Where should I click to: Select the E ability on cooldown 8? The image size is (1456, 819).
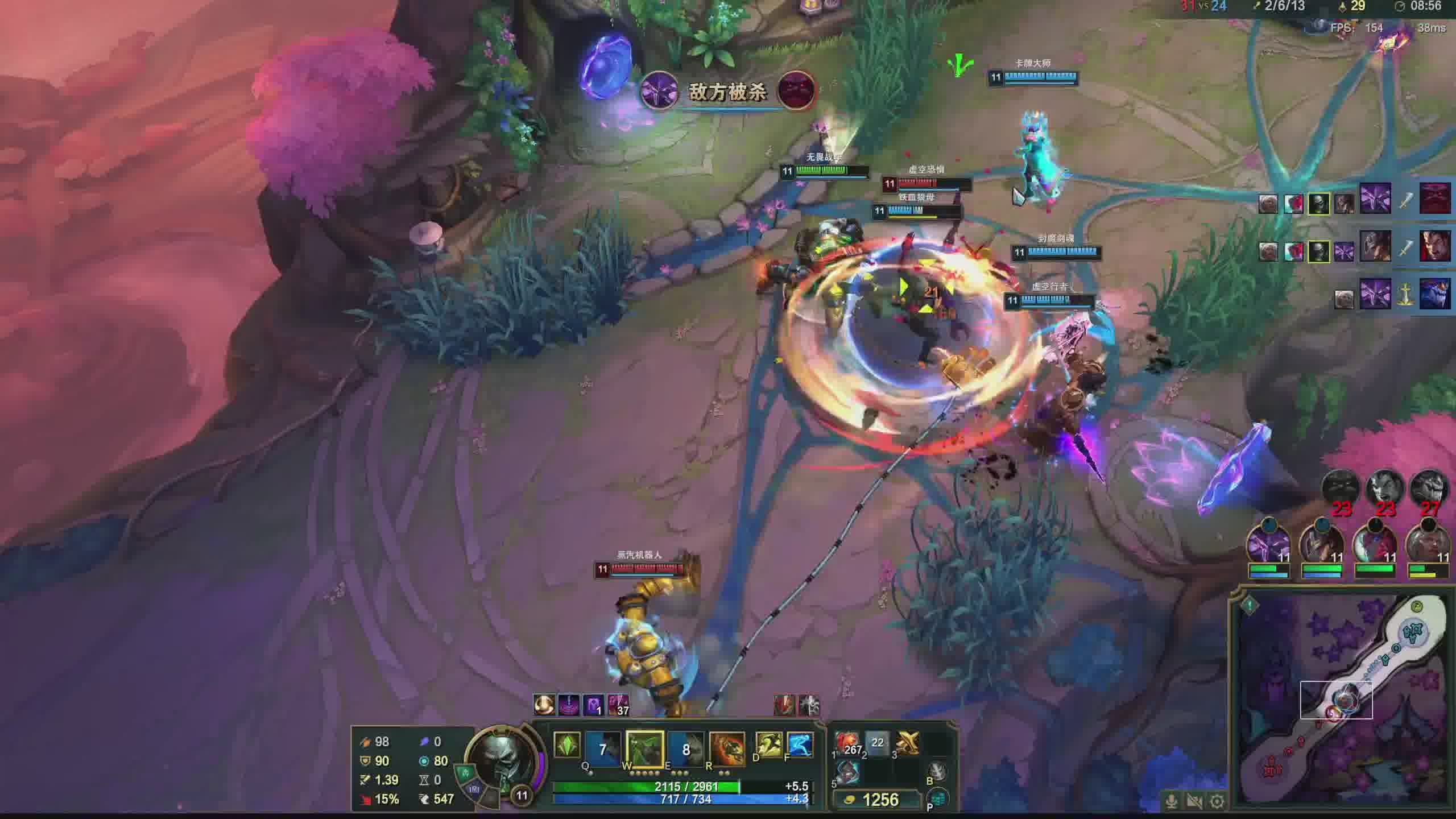[686, 748]
